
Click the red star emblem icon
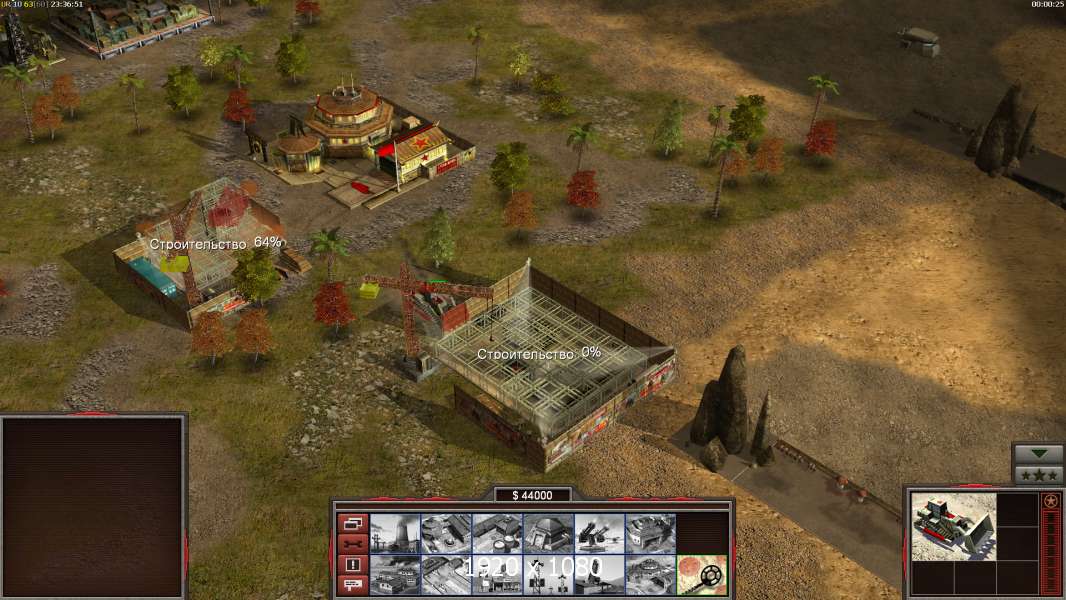(x=1050, y=501)
